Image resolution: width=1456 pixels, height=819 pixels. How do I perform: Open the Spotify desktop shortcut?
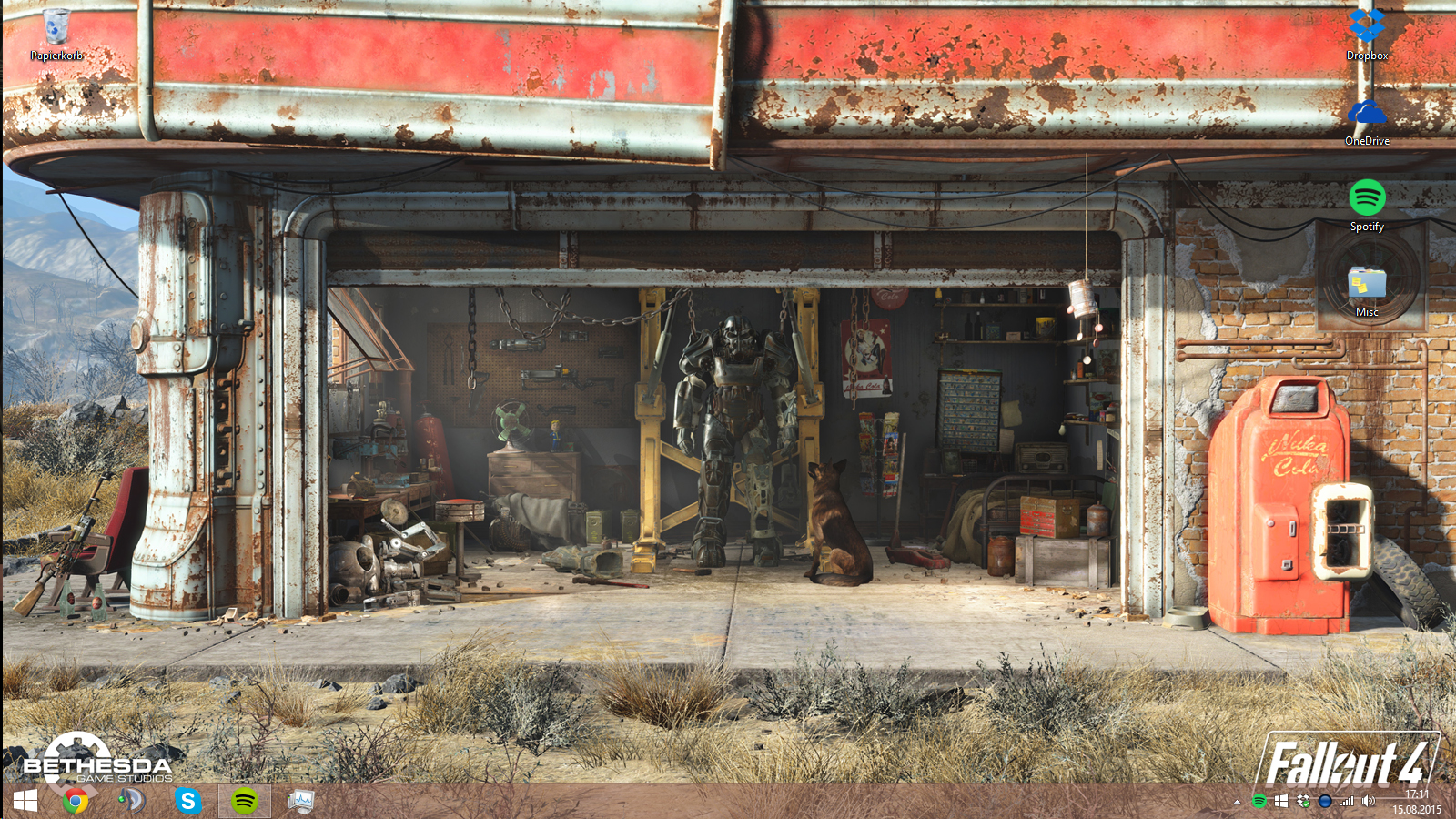(1367, 200)
